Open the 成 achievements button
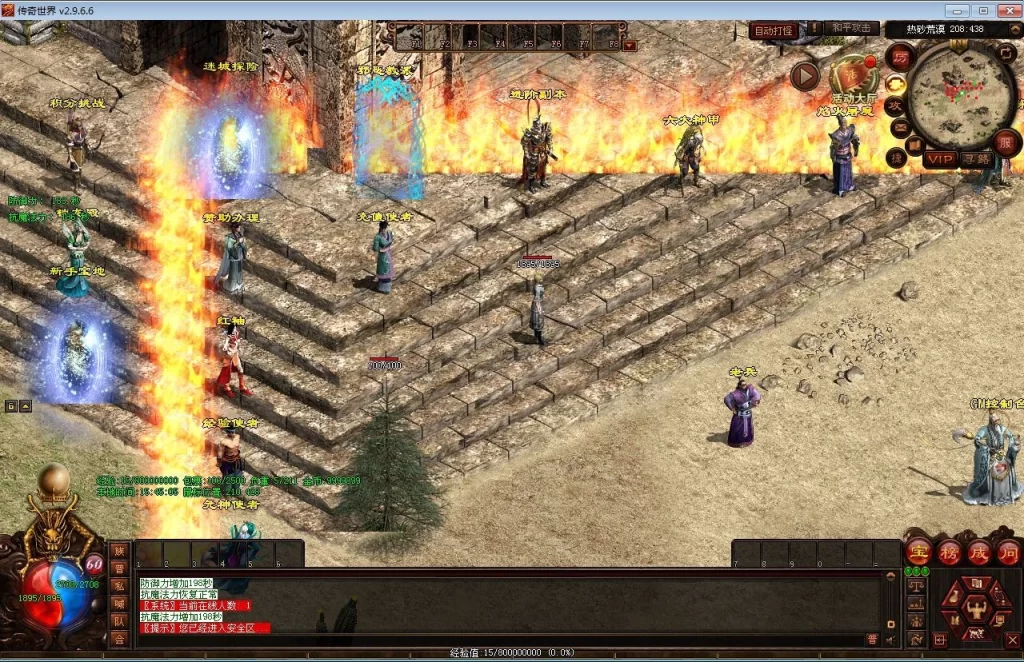This screenshot has width=1024, height=662. (979, 552)
